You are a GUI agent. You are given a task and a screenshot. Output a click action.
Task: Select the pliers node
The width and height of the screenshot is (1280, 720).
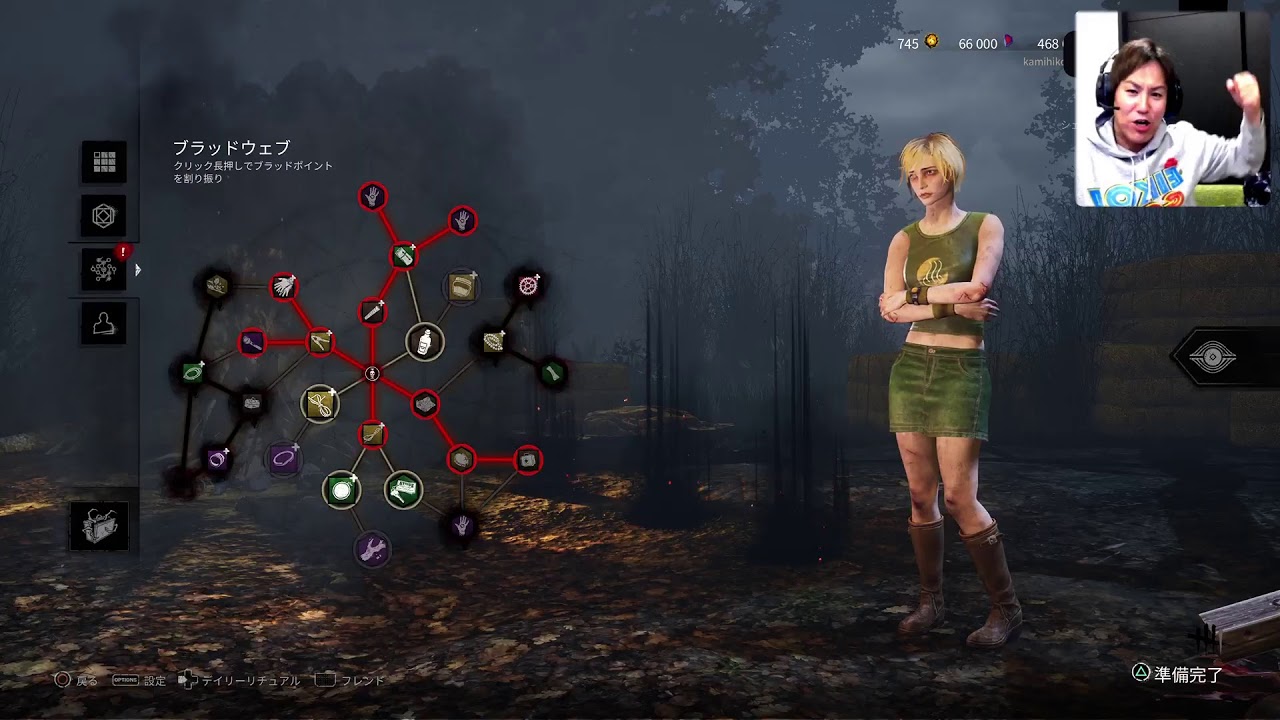320,342
